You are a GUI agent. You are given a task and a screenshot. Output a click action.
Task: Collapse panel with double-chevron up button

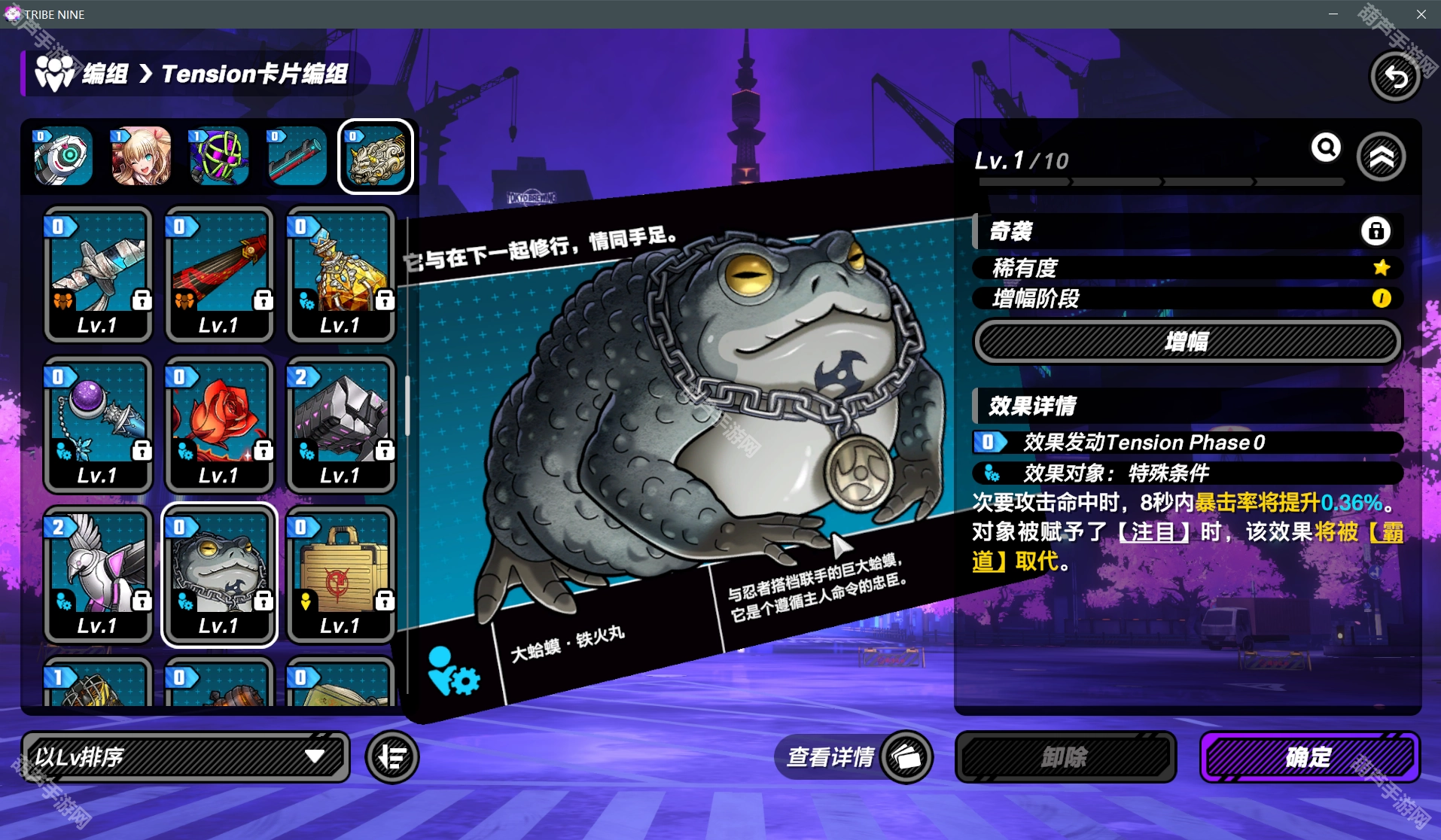pyautogui.click(x=1381, y=157)
